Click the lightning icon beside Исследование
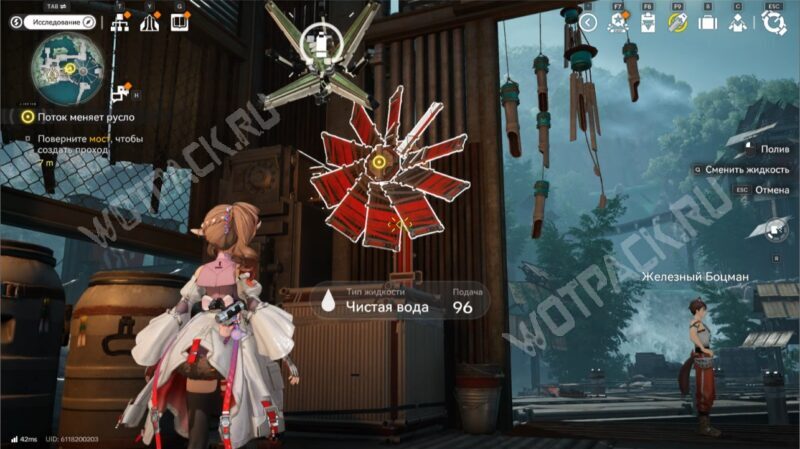This screenshot has width=800, height=449. click(16, 21)
